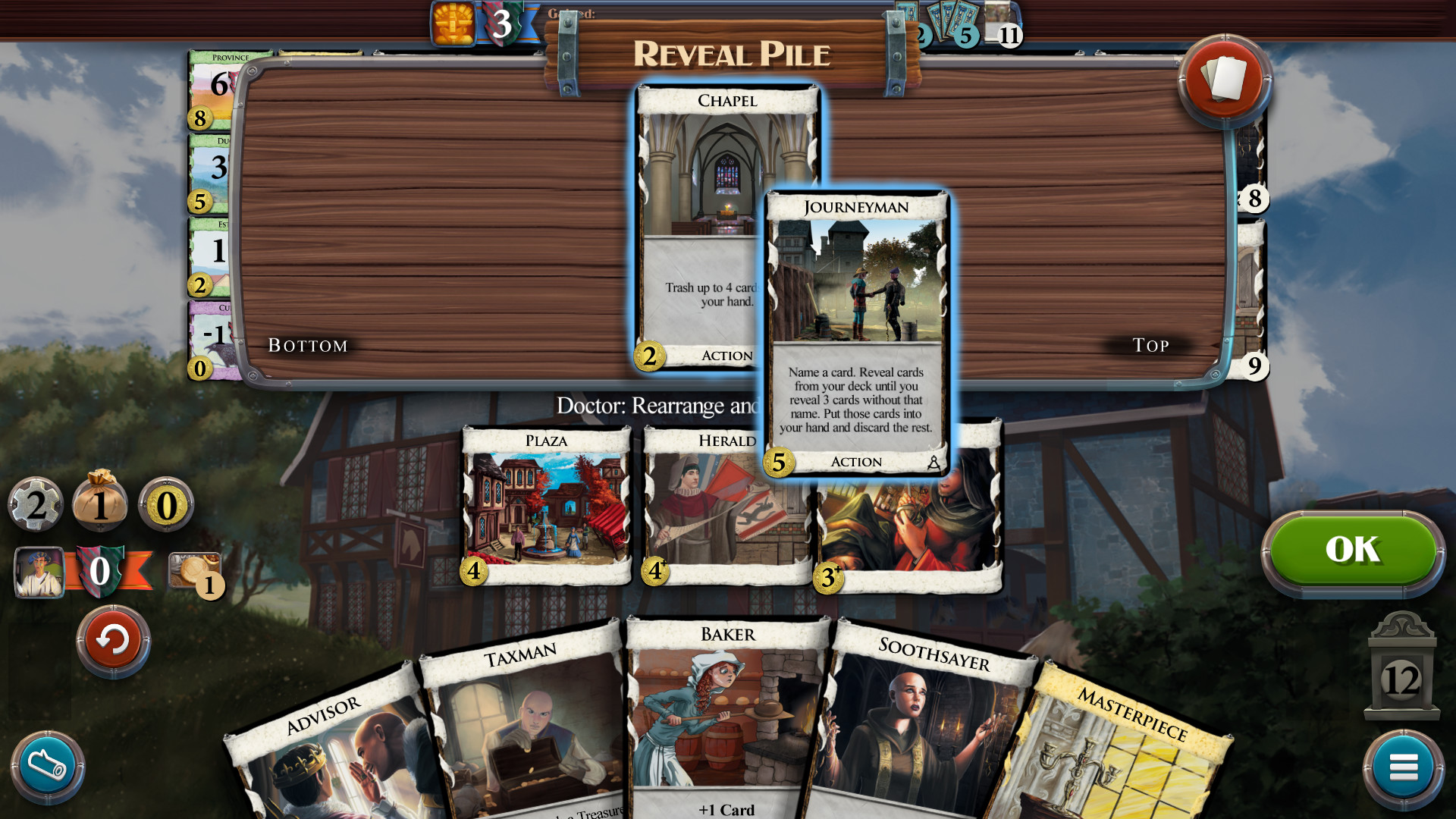
Task: Open the hamburger menu icon
Action: pos(1404,766)
